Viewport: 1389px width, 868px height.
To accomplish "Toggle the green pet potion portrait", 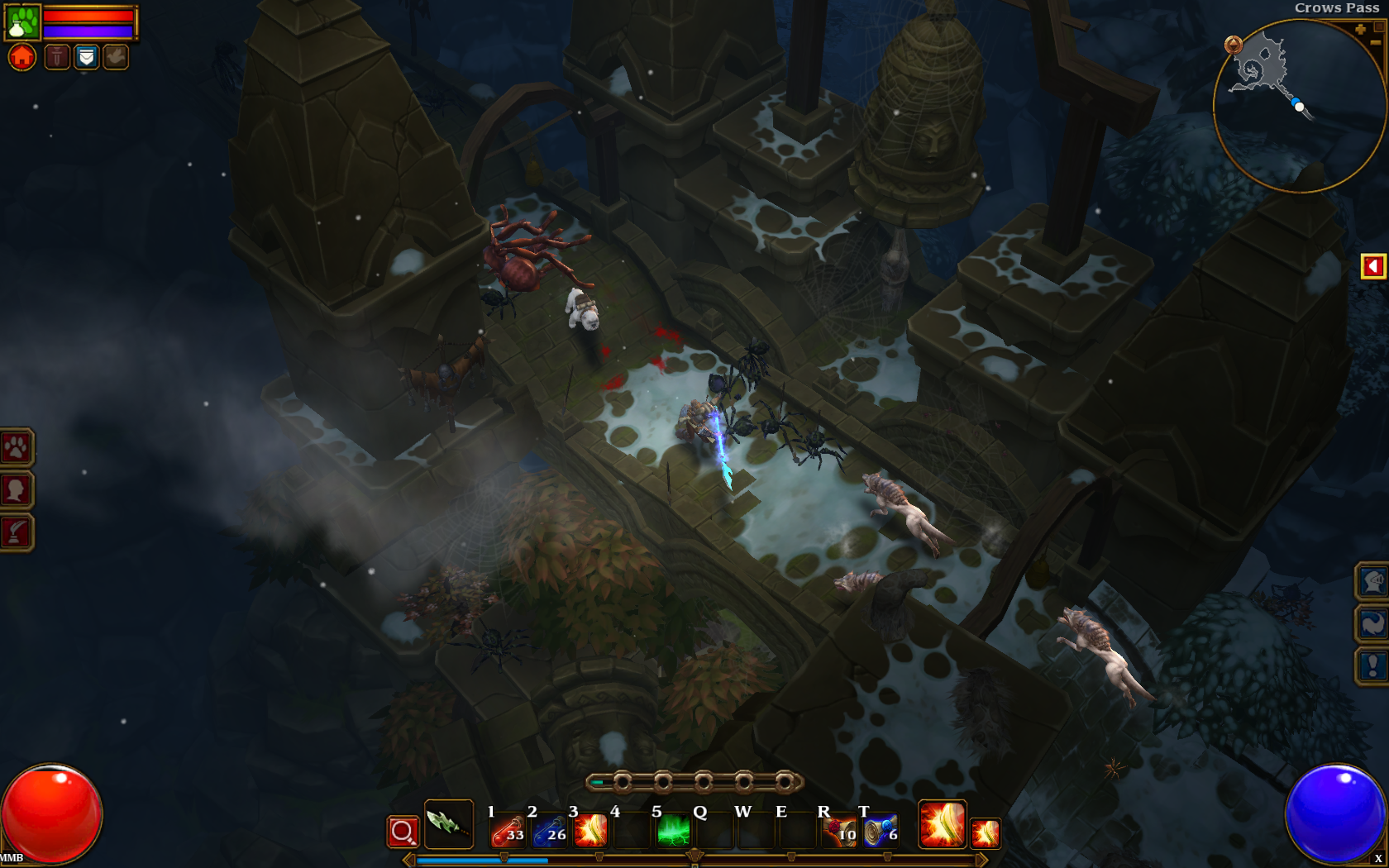I will click(x=21, y=21).
